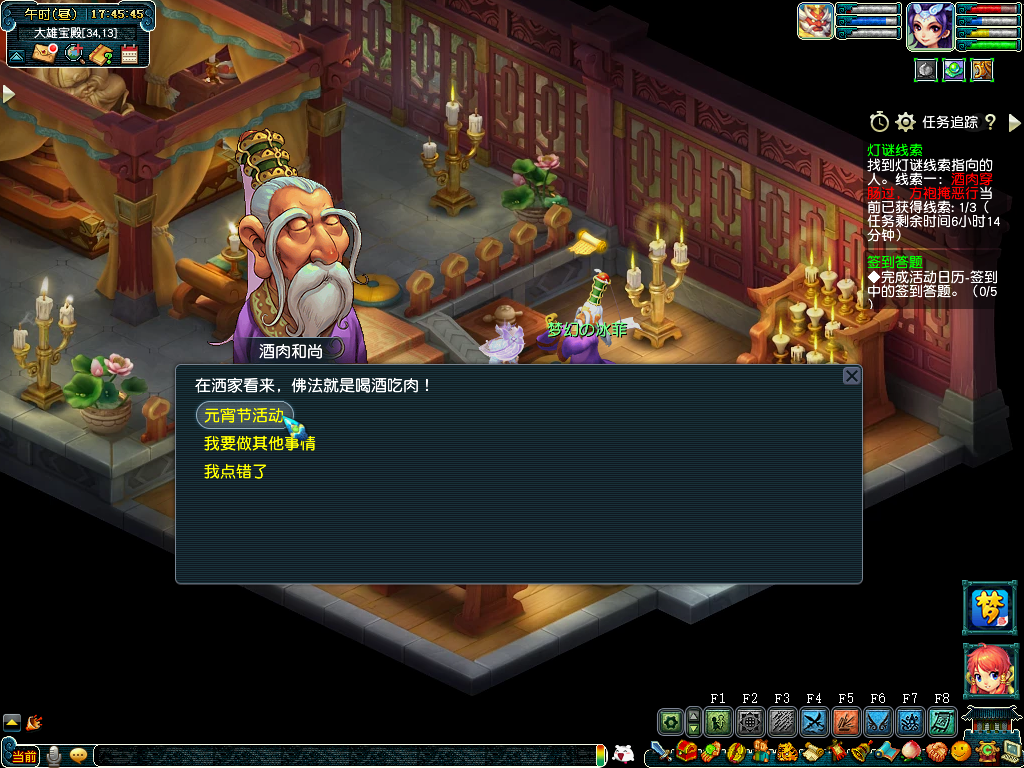Activate the F5 orange skill shortcut
Image resolution: width=1024 pixels, height=768 pixels.
[846, 721]
